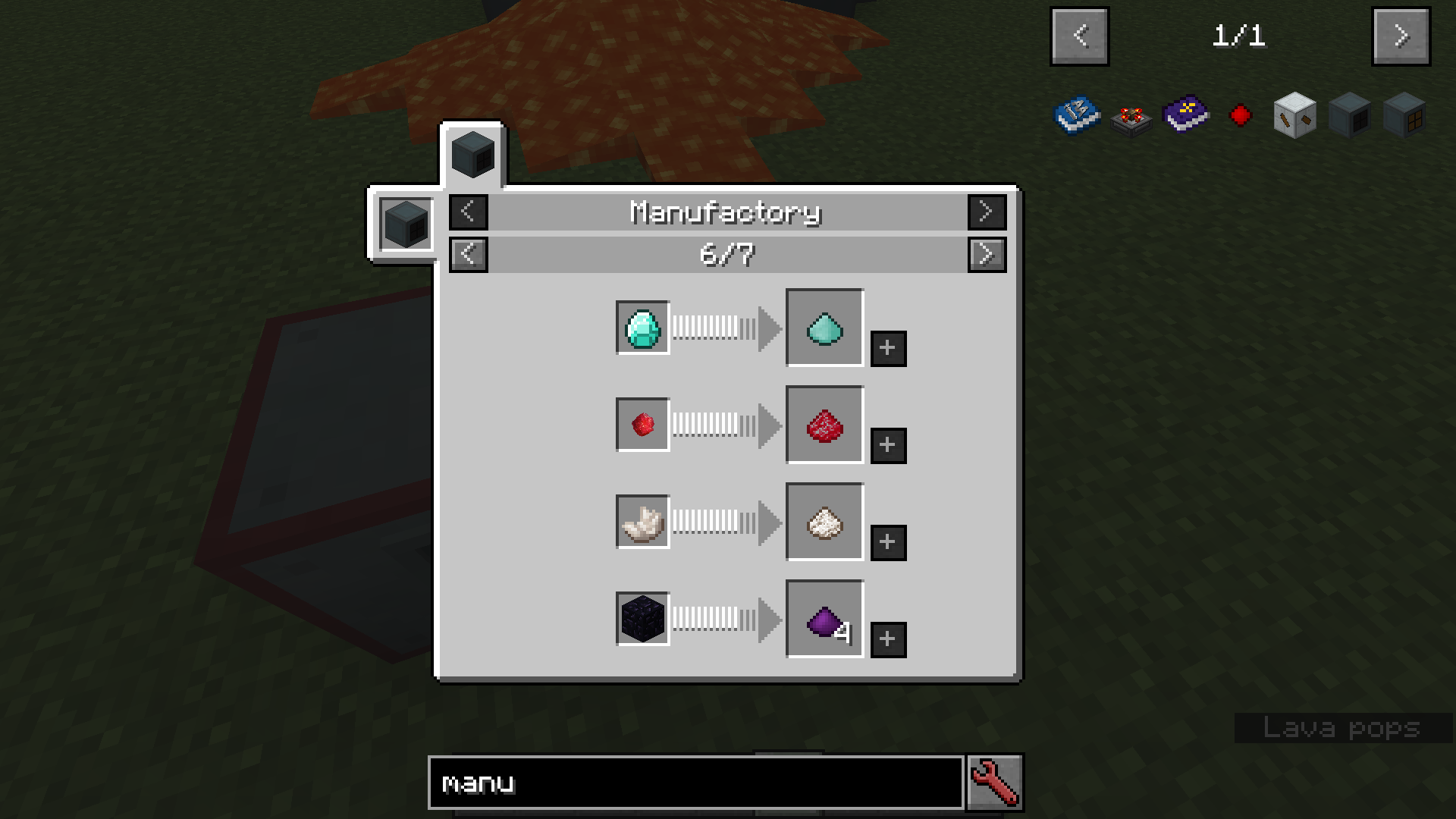Switch to previous recipe category
This screenshot has height=819, width=1456.
(x=468, y=212)
